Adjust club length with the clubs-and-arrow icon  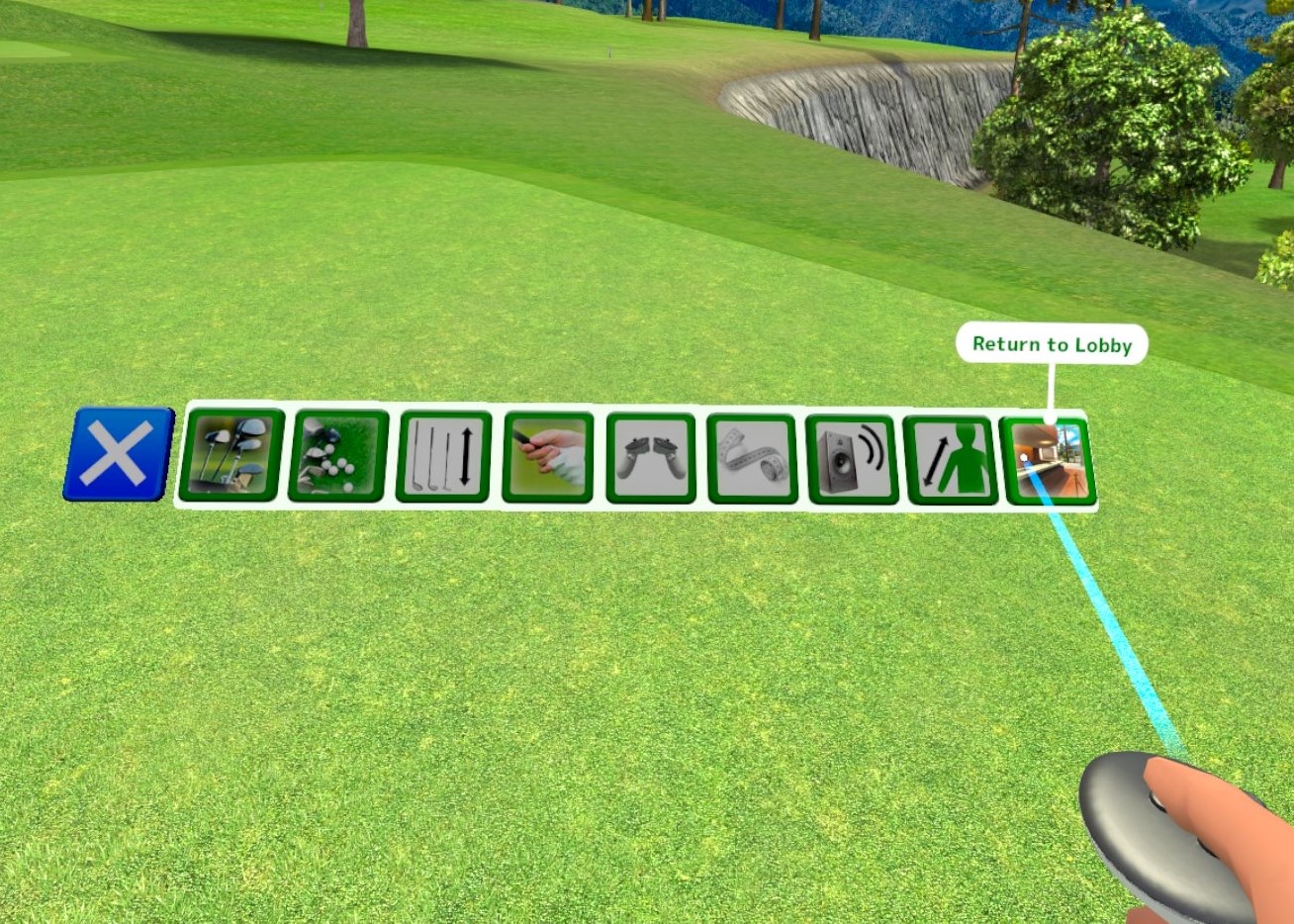[444, 457]
